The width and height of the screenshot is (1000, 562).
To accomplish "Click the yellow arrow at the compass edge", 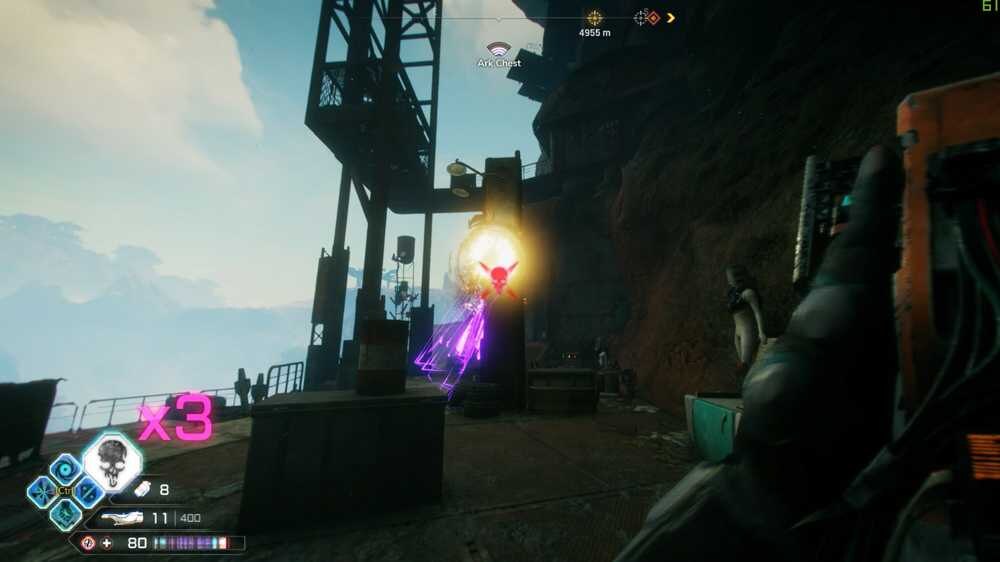I will [670, 18].
